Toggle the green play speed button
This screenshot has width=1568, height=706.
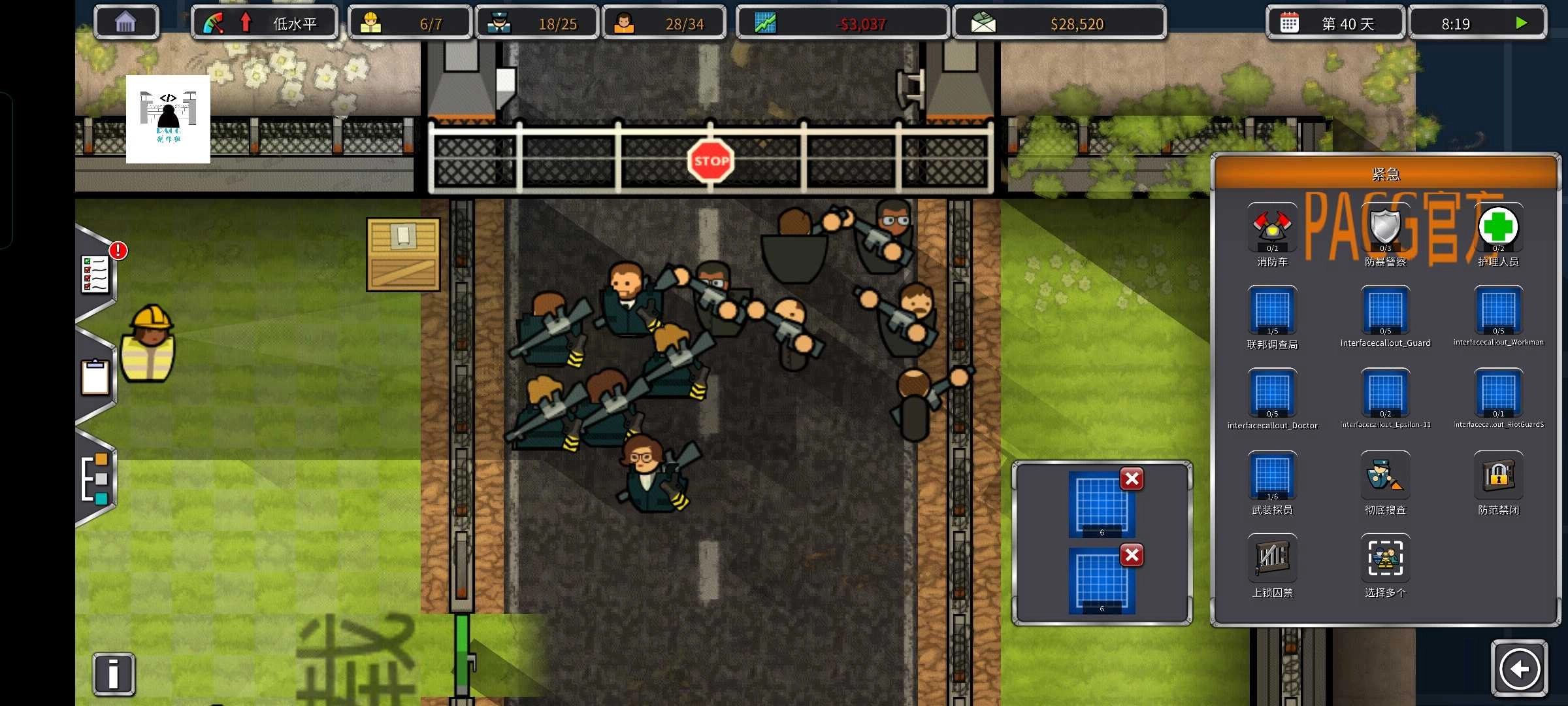pyautogui.click(x=1521, y=24)
